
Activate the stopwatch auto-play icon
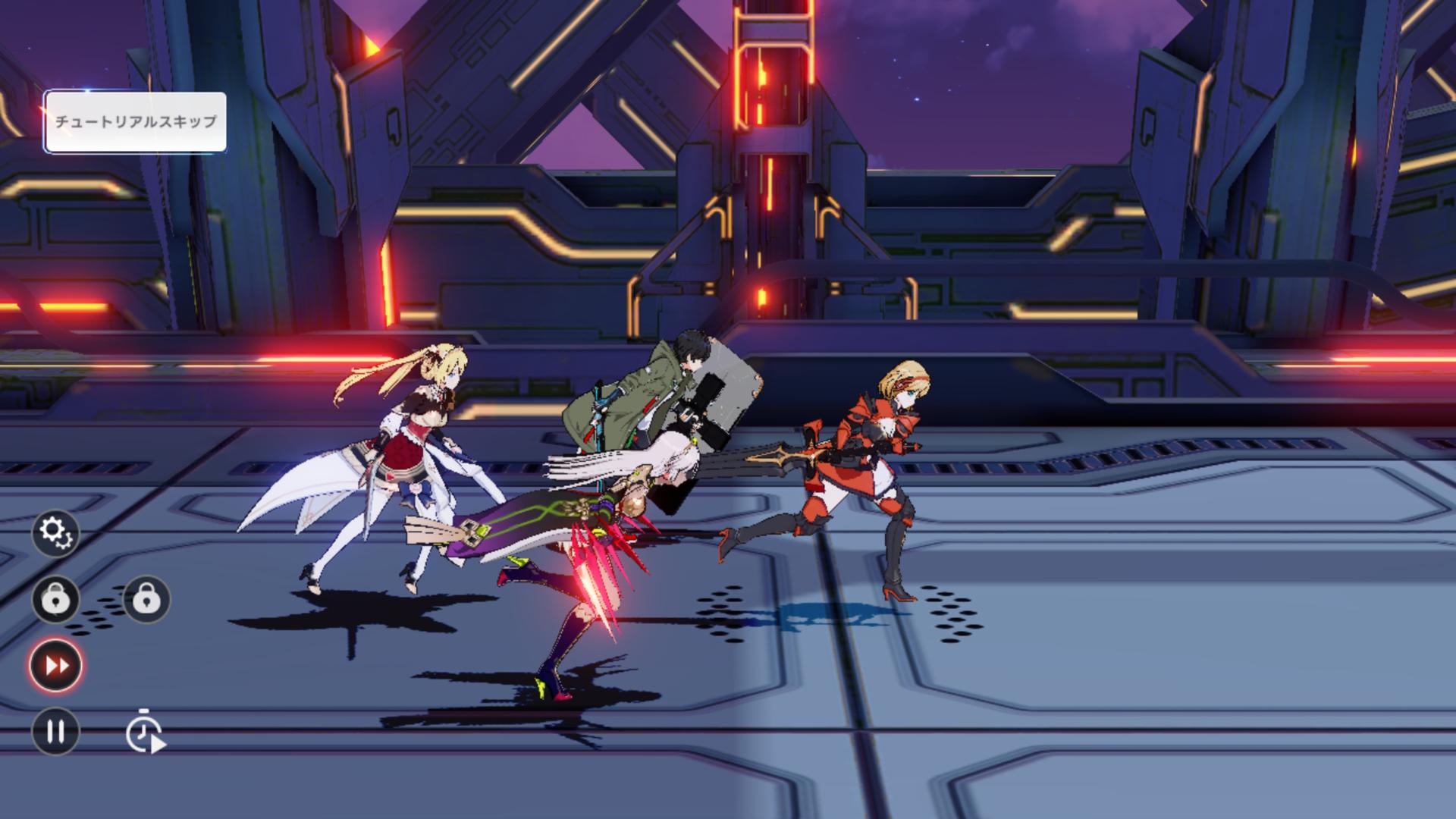tap(145, 732)
